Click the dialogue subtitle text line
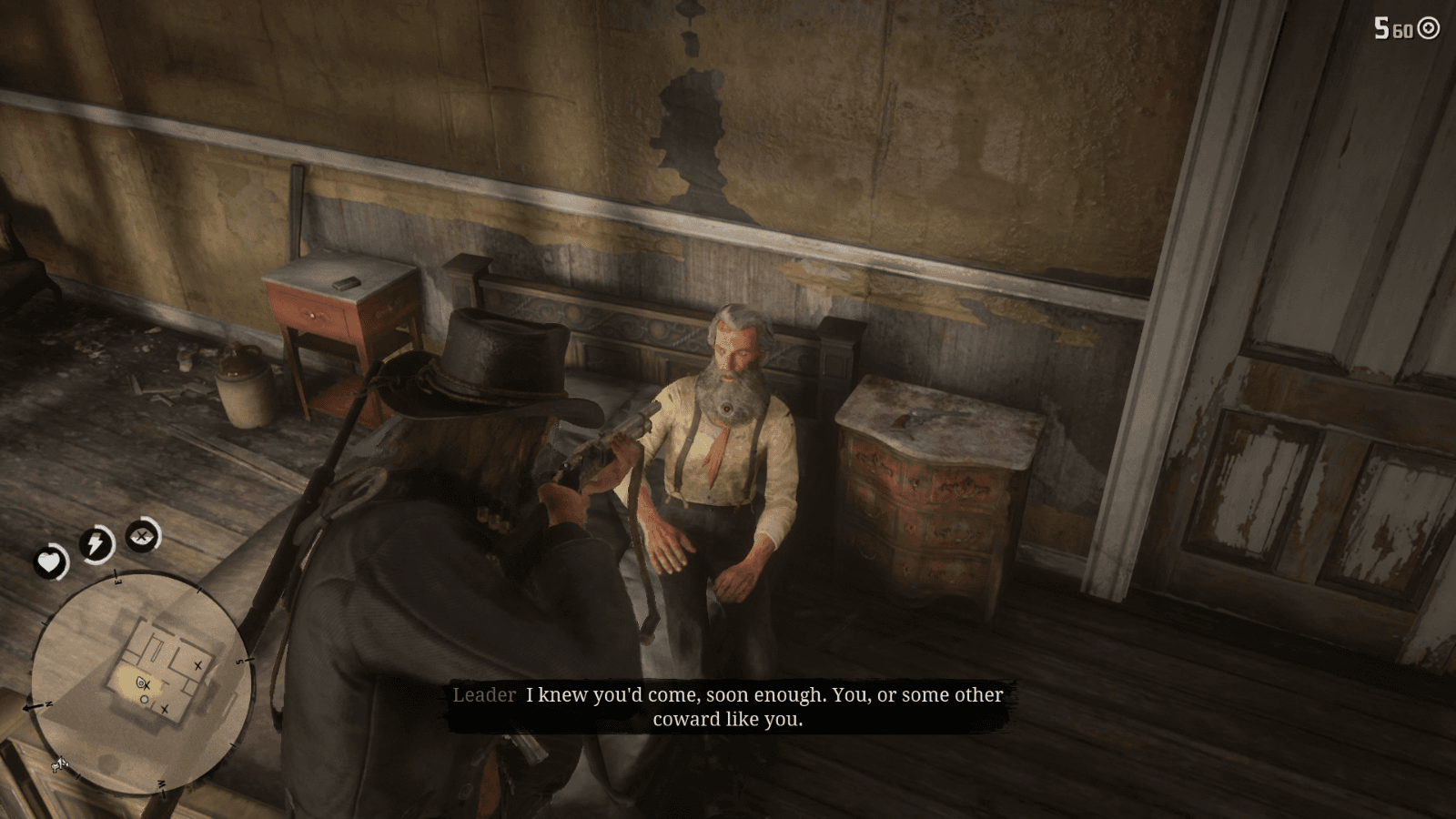Viewport: 1456px width, 819px height. (763, 695)
